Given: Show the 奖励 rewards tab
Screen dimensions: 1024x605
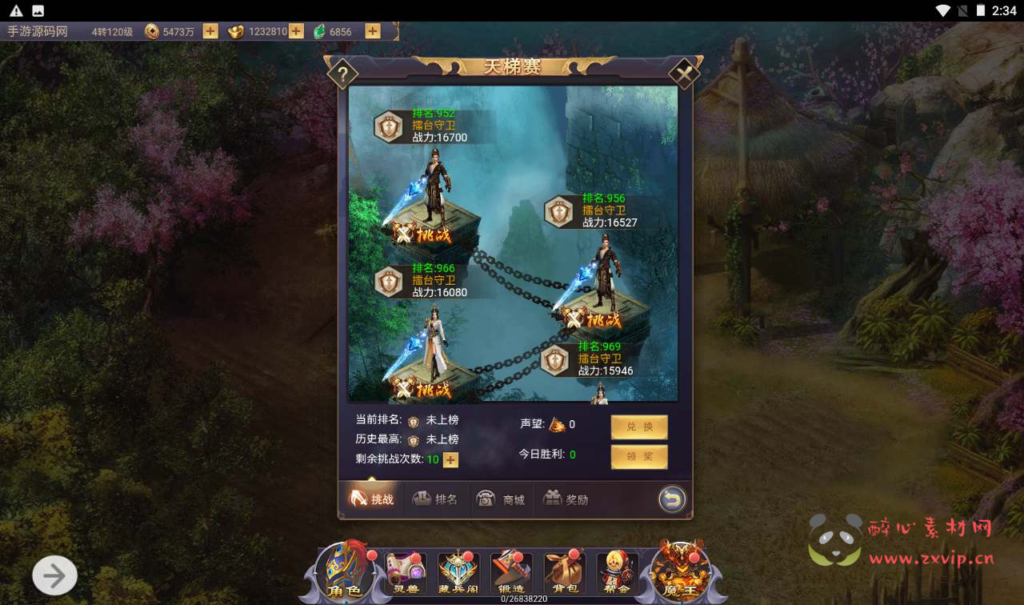Looking at the screenshot, I should click(566, 499).
